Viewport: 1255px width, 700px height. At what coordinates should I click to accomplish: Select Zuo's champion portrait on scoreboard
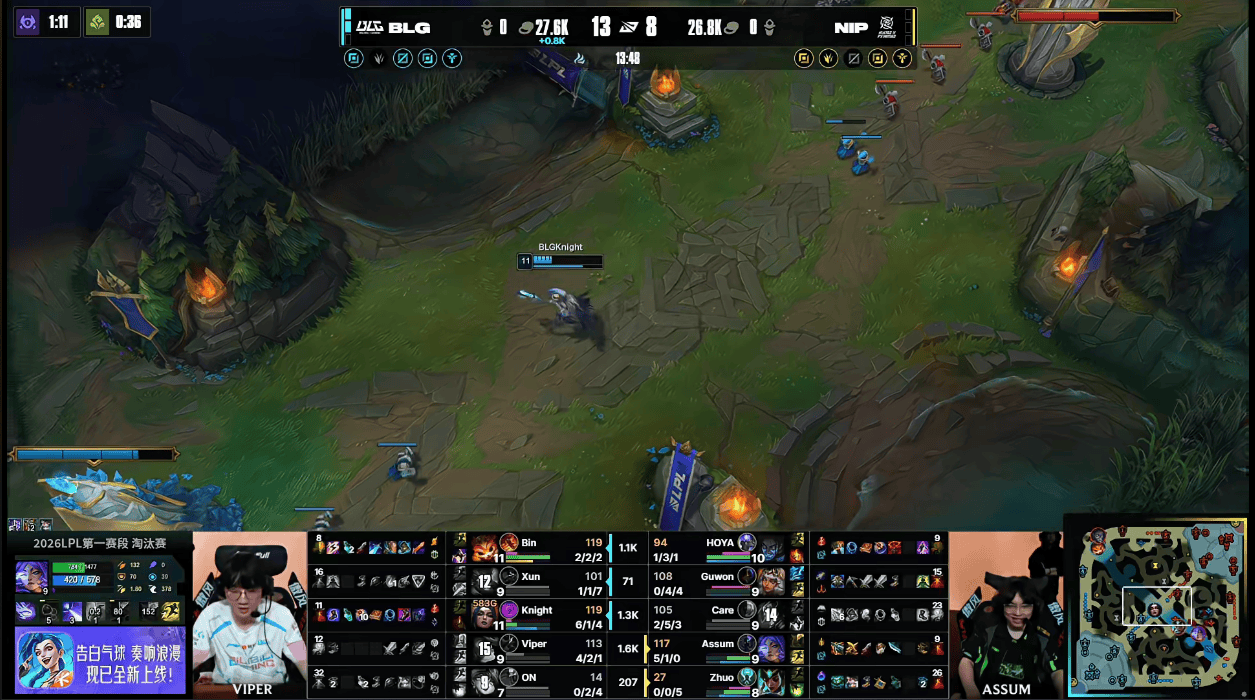pyautogui.click(x=772, y=683)
